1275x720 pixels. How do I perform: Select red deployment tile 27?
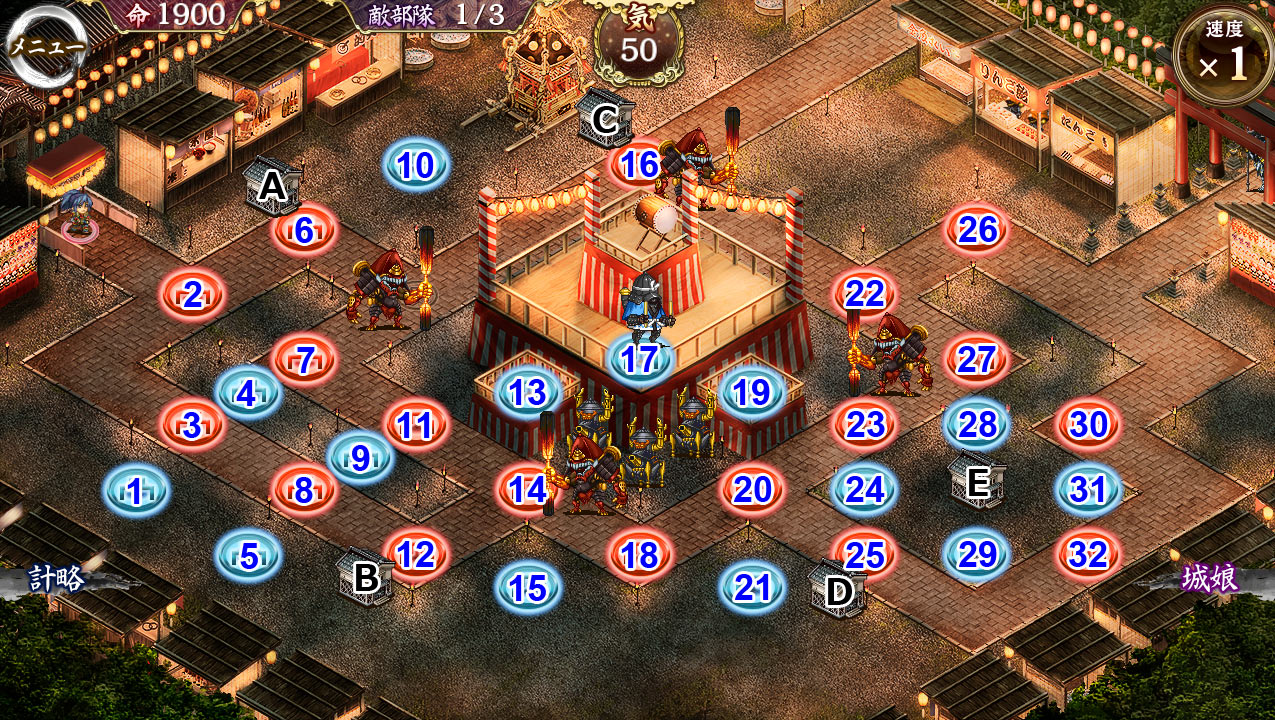(x=977, y=360)
